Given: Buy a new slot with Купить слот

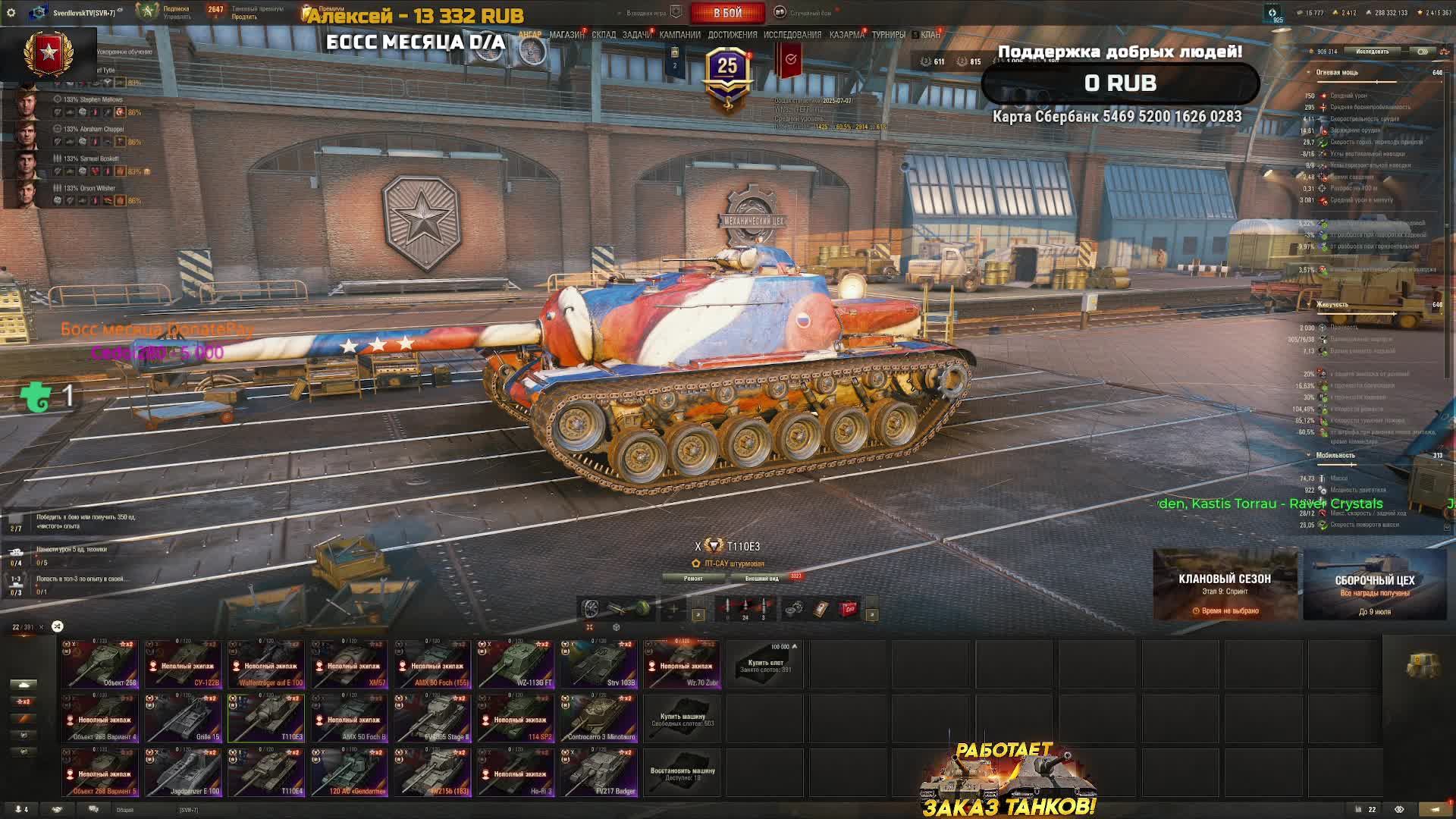Looking at the screenshot, I should click(x=765, y=664).
